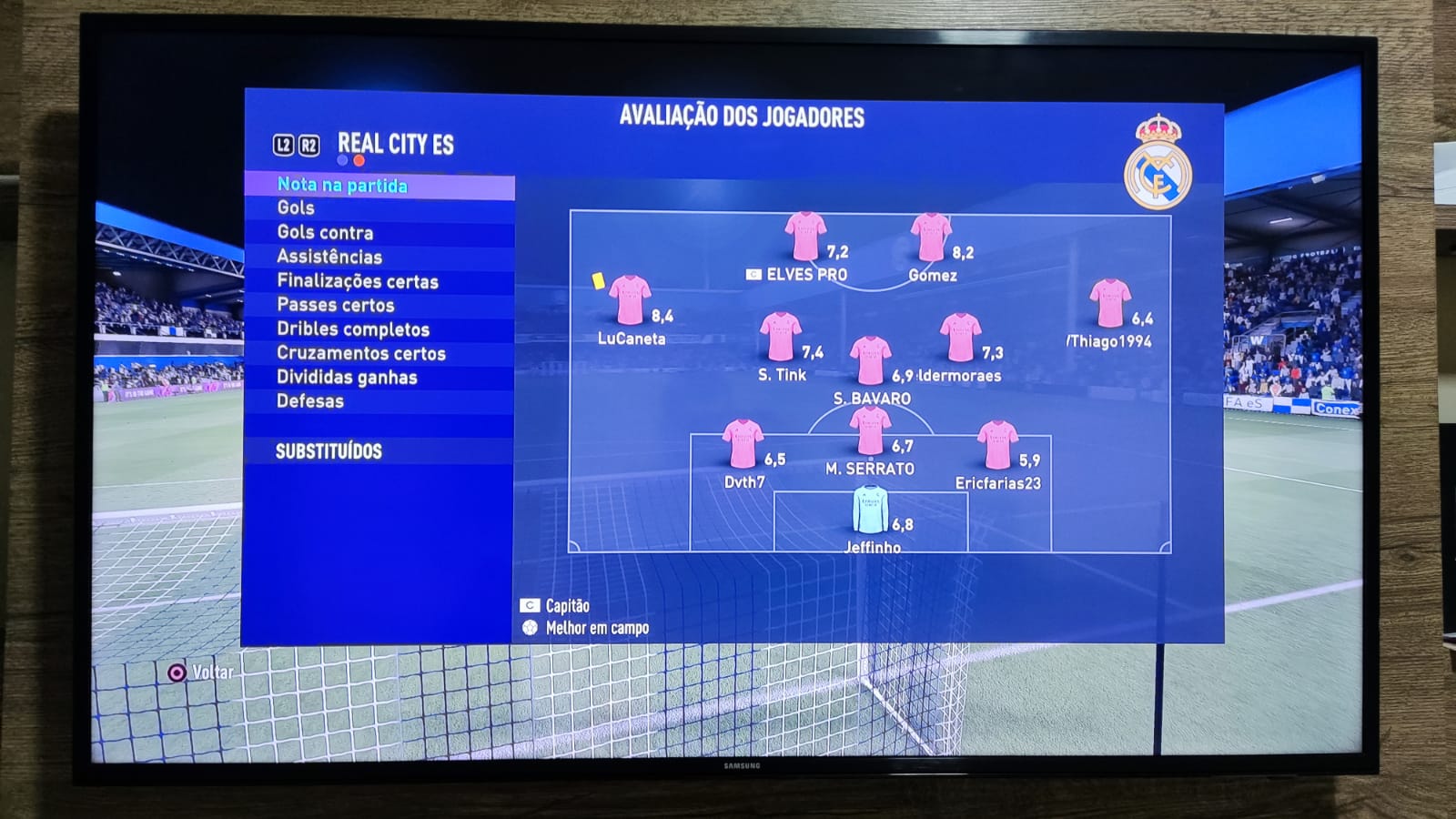The height and width of the screenshot is (819, 1456).
Task: Open the Substituídos section
Action: (x=329, y=451)
